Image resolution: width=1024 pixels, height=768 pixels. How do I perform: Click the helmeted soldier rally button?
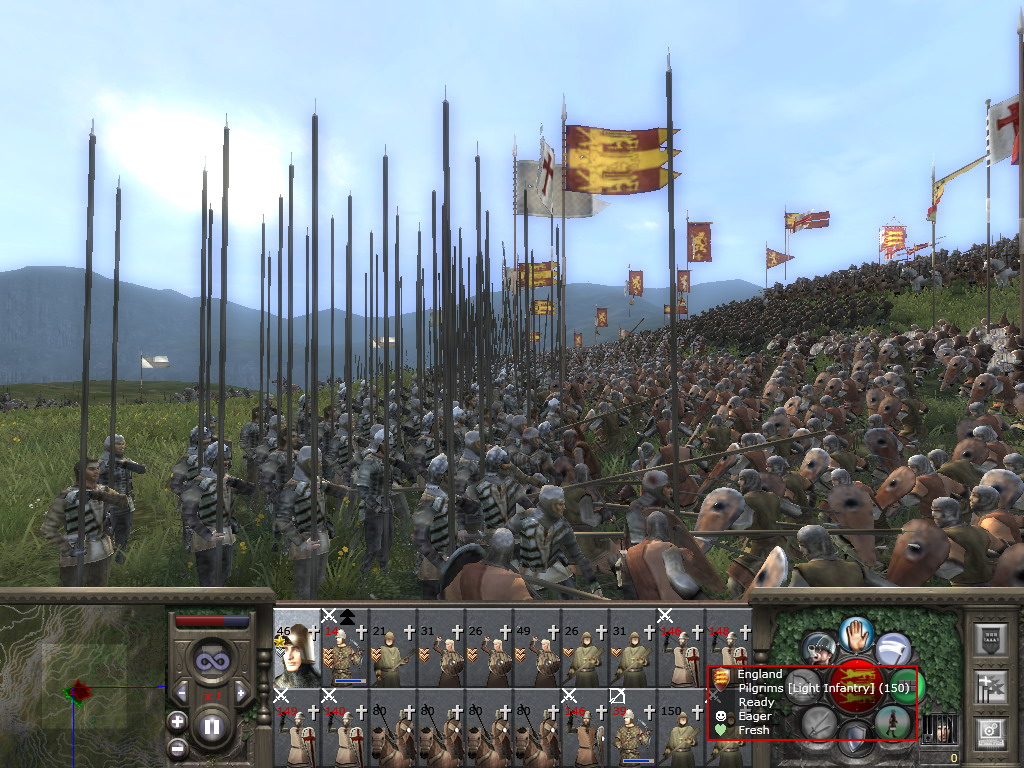(x=820, y=648)
